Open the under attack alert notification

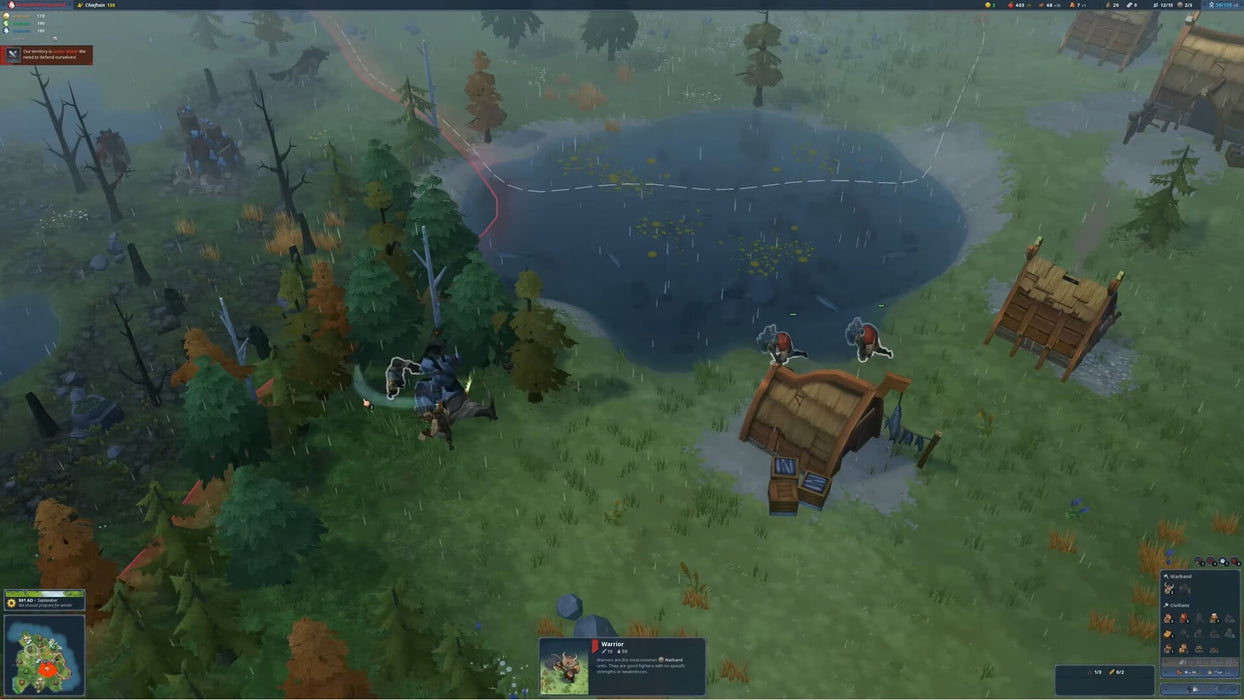click(x=47, y=55)
